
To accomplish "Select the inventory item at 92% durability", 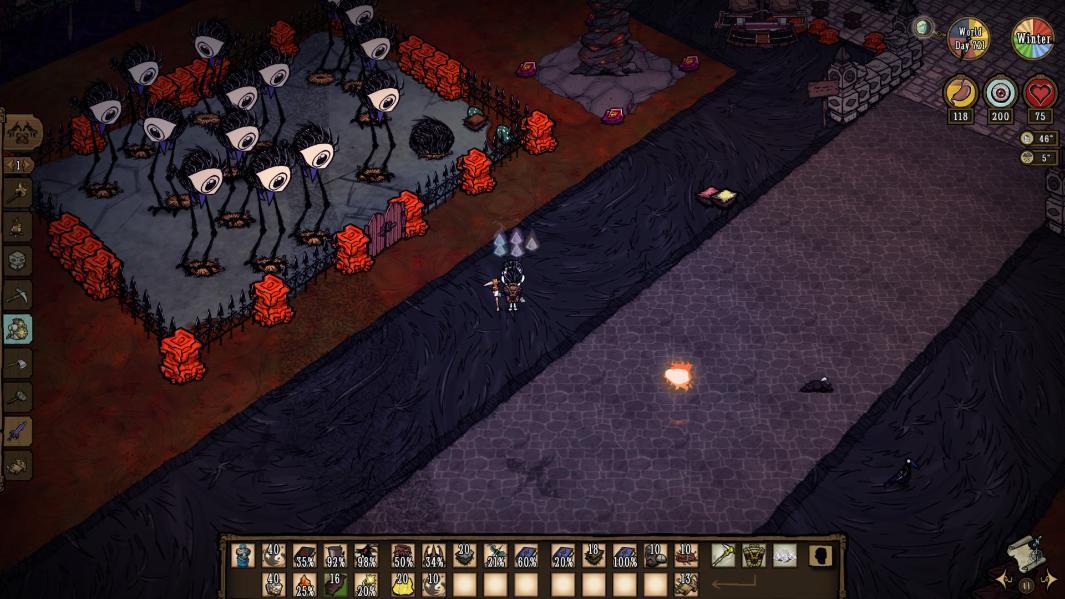I will 334,556.
